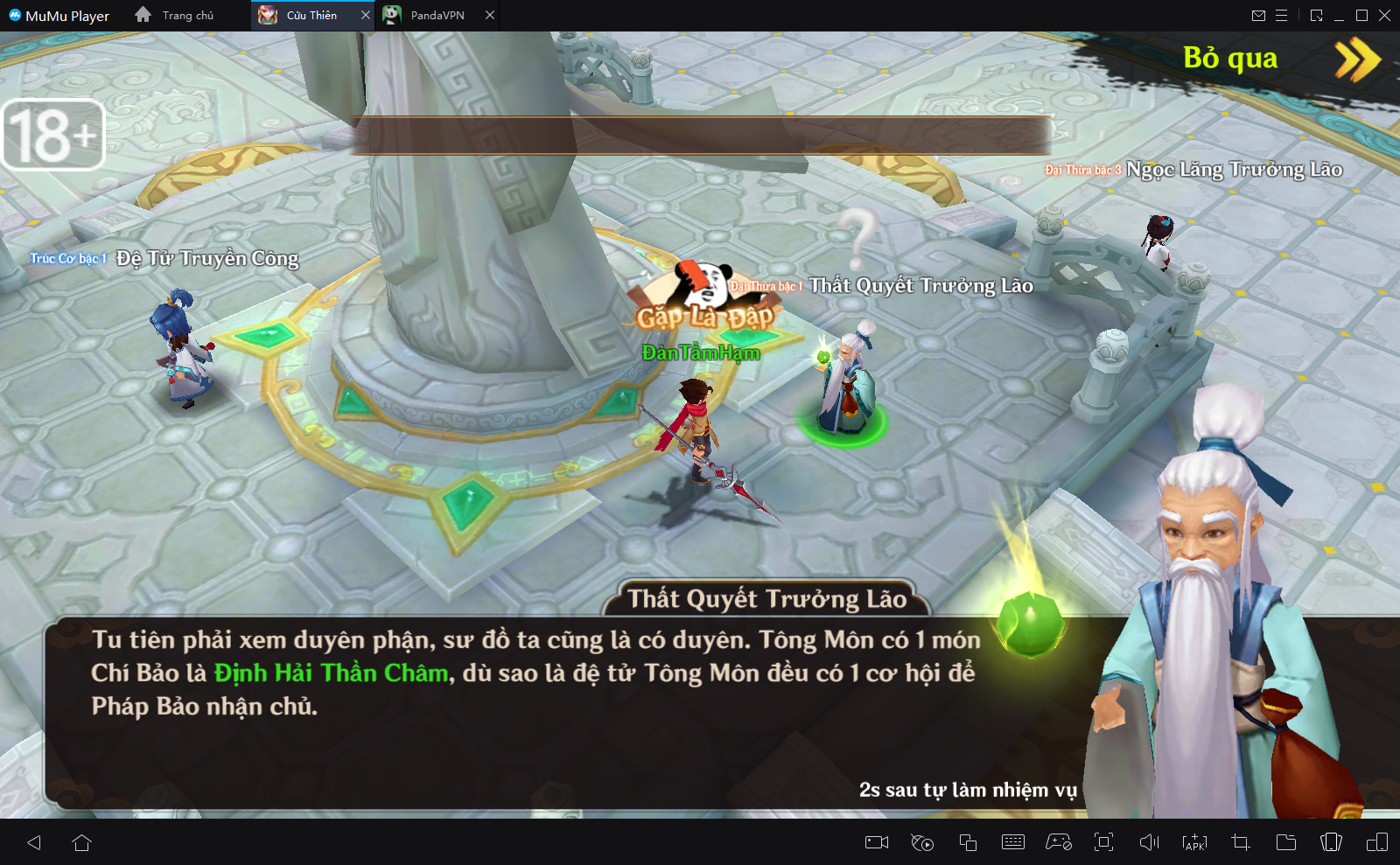Install an APK via the toolbar
Image resolution: width=1400 pixels, height=865 pixels.
click(x=1194, y=842)
